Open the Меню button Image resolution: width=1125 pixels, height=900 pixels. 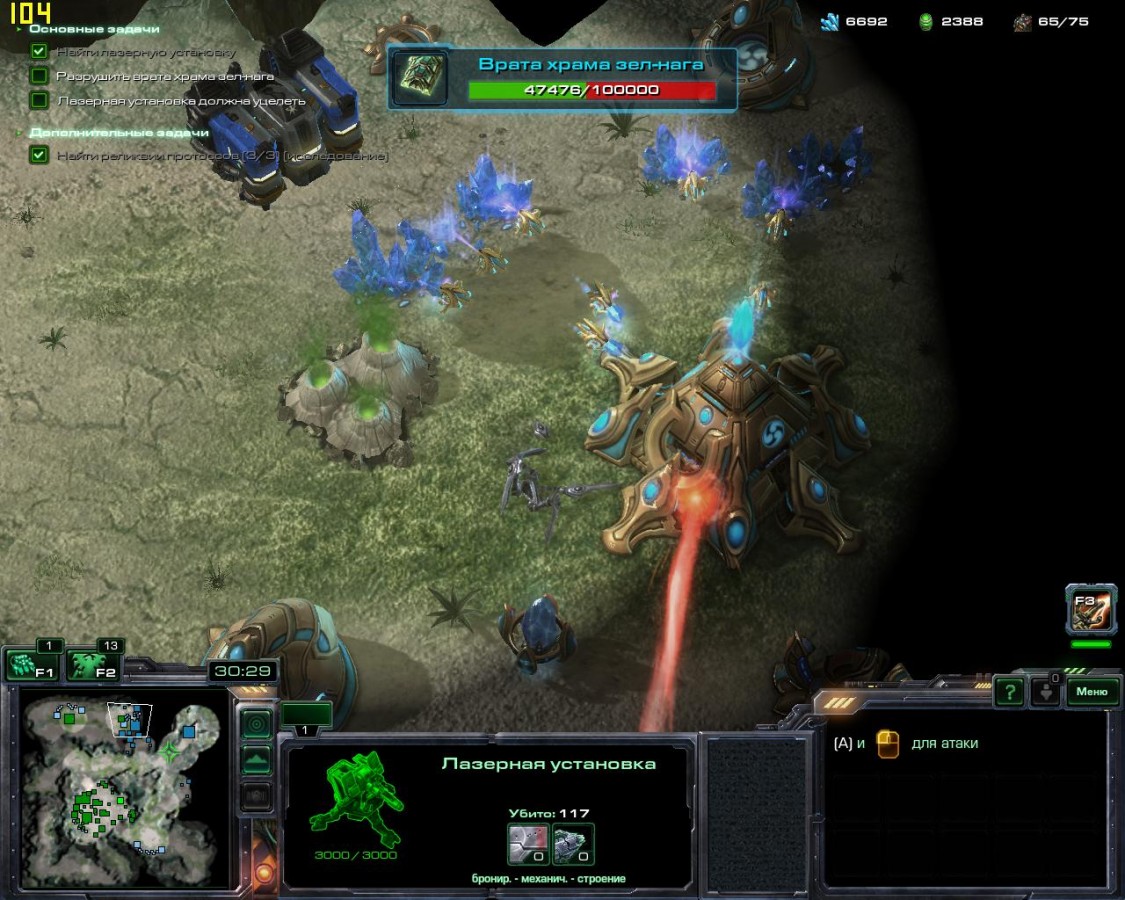(1092, 691)
